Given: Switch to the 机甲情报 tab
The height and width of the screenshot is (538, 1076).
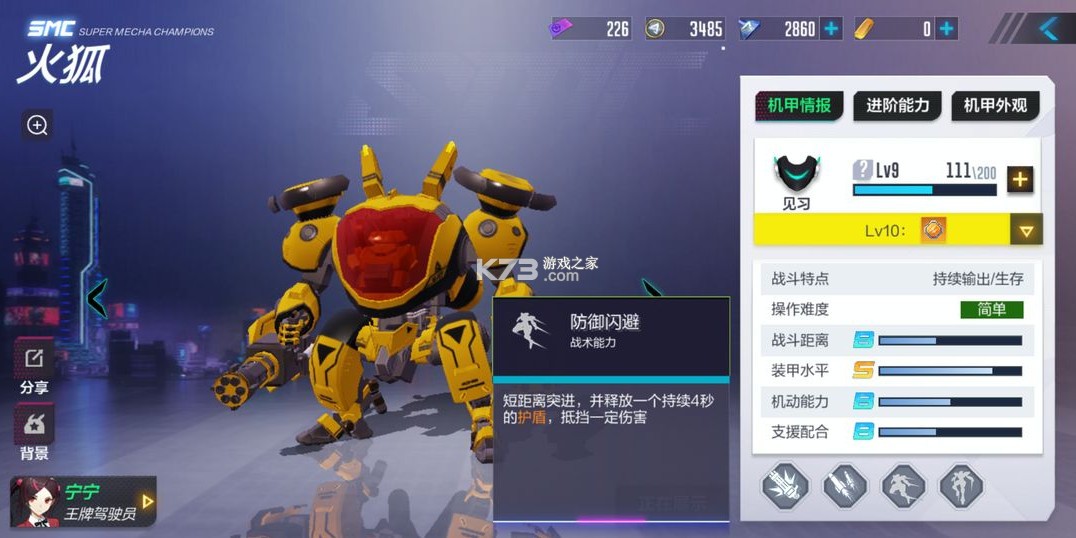Looking at the screenshot, I should pyautogui.click(x=798, y=105).
